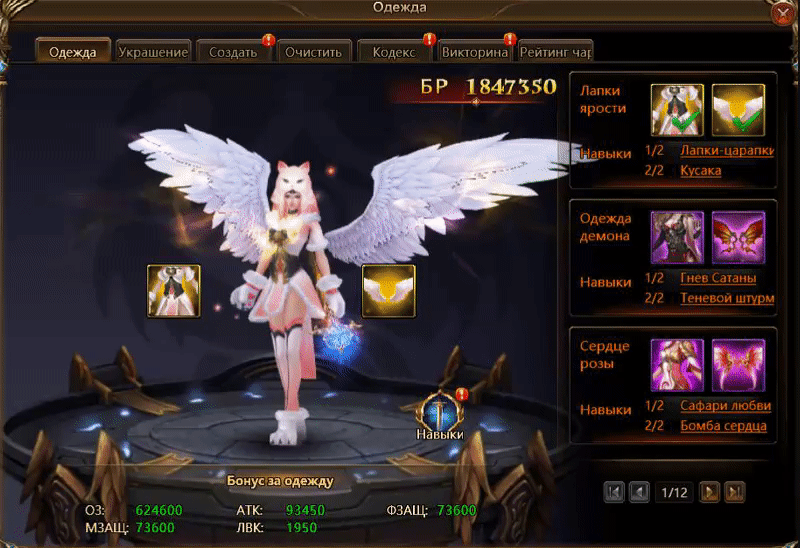The image size is (800, 548).
Task: Switch to the Украшение tab
Action: tap(153, 52)
